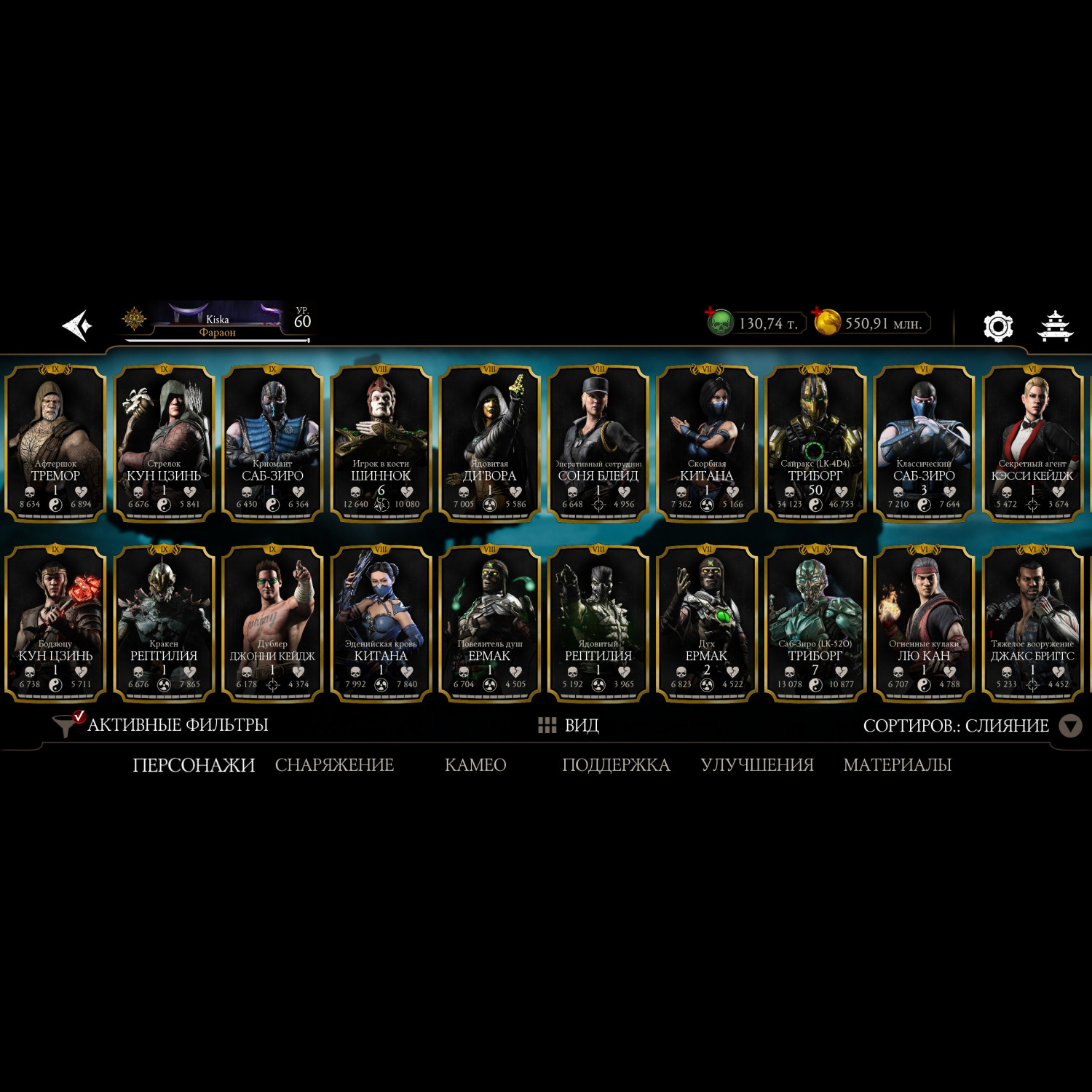Switch to the Камео tab
The width and height of the screenshot is (1092, 1092).
[x=475, y=765]
